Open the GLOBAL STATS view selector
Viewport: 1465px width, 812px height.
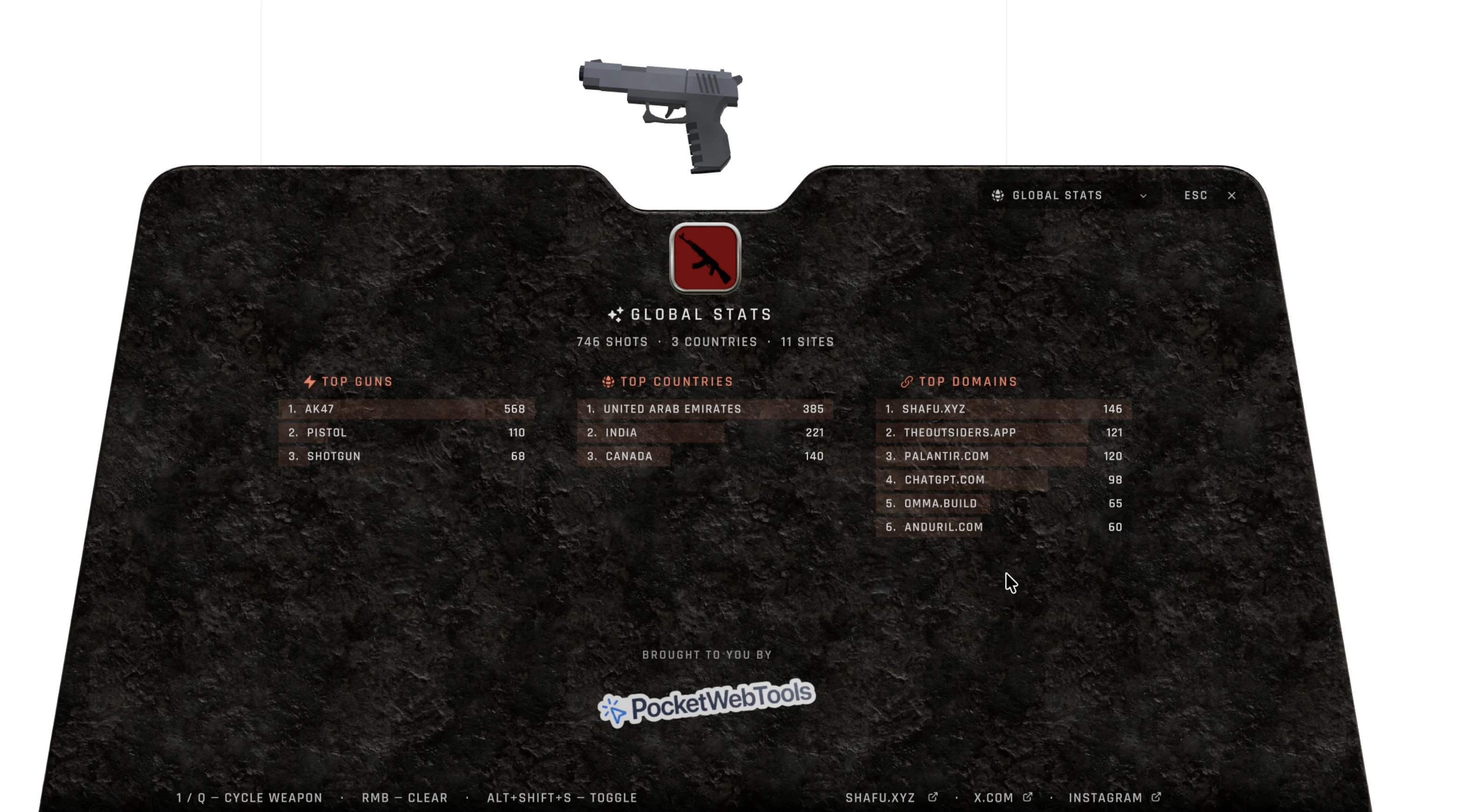[x=1069, y=195]
